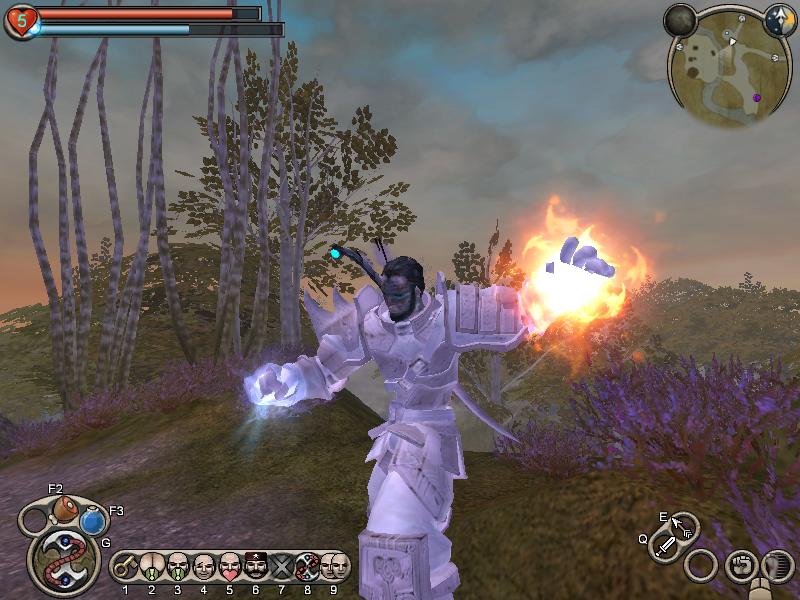Screen dimensions: 800x600
Task: Click the grey X hotbar slot
Action: pyautogui.click(x=282, y=567)
